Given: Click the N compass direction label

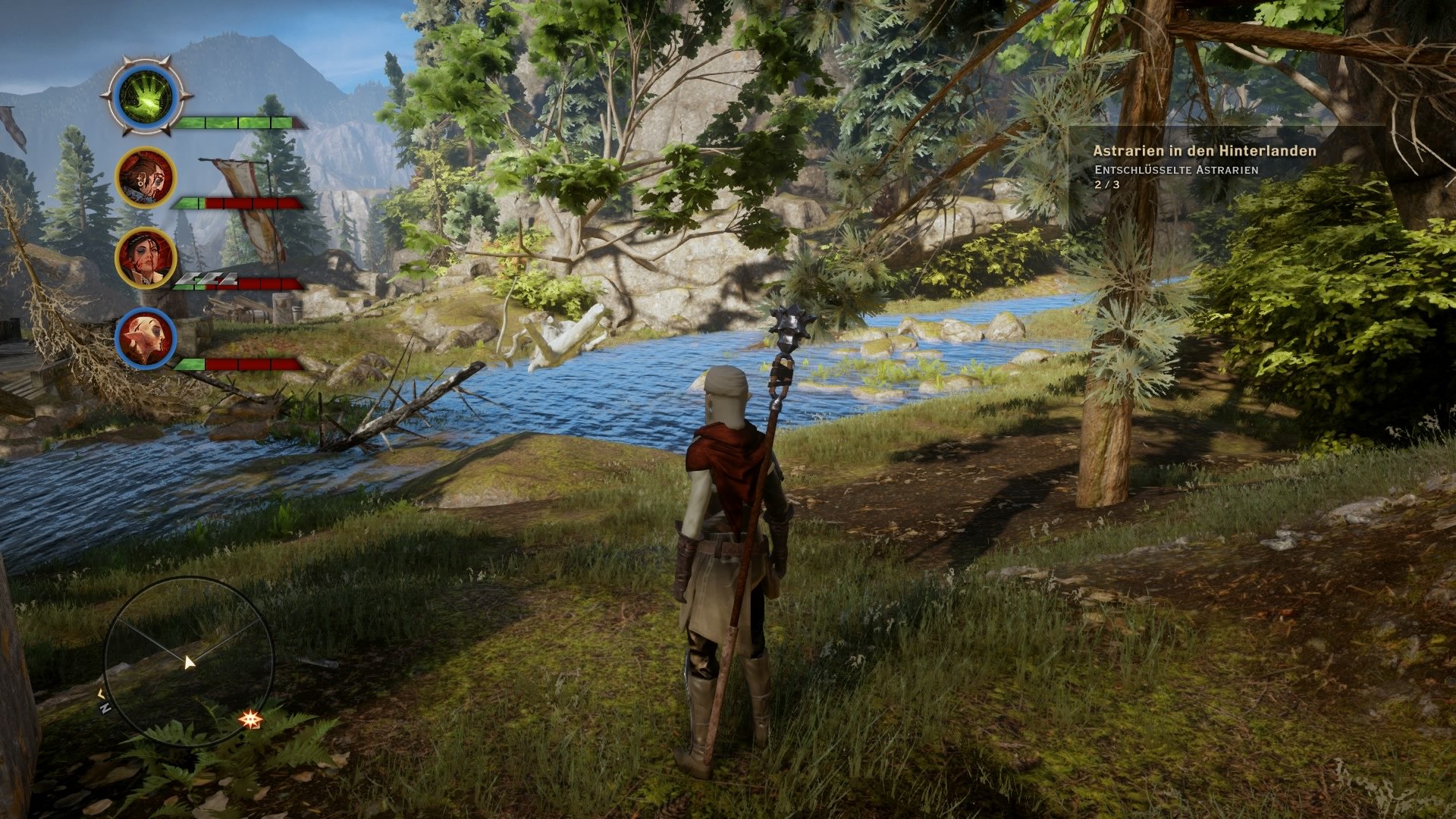Looking at the screenshot, I should tap(105, 710).
